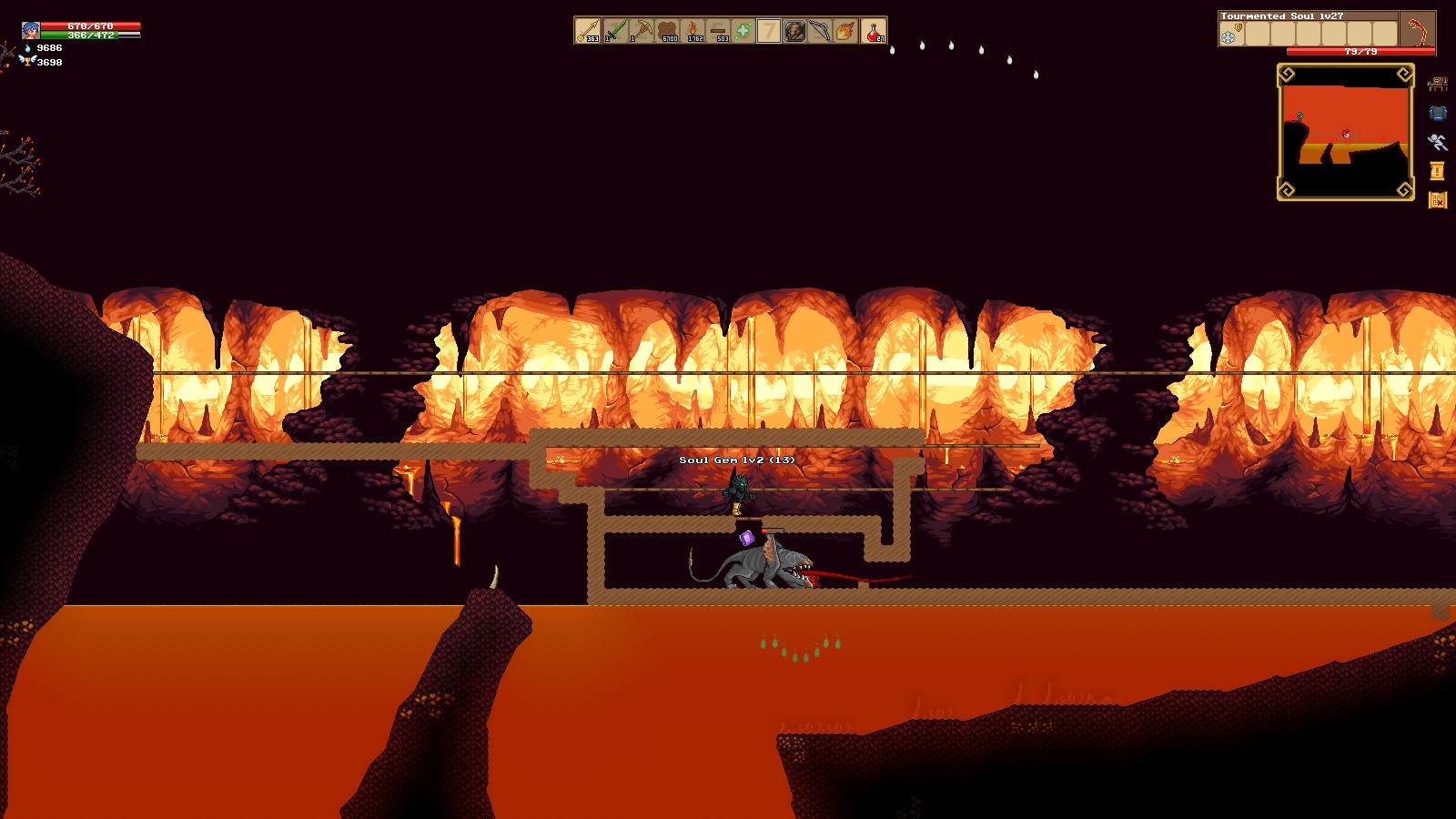Open the character skills running-figure icon
1456x819 pixels.
pos(1438,144)
